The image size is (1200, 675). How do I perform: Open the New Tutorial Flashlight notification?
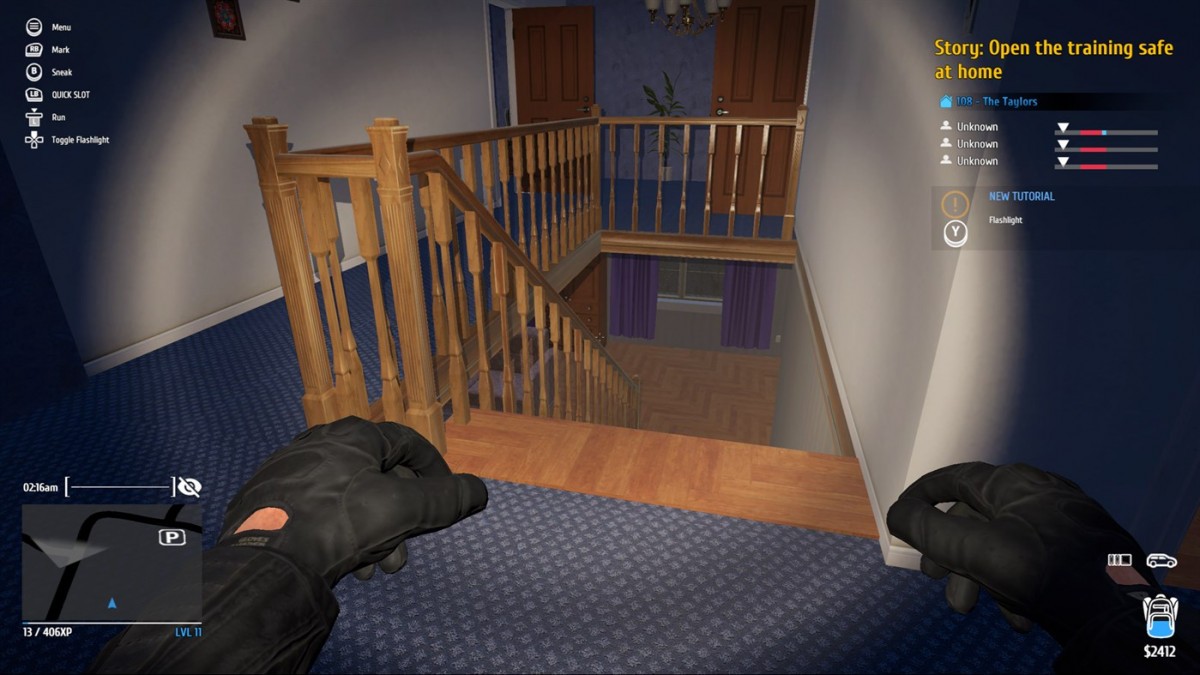[x=1021, y=207]
